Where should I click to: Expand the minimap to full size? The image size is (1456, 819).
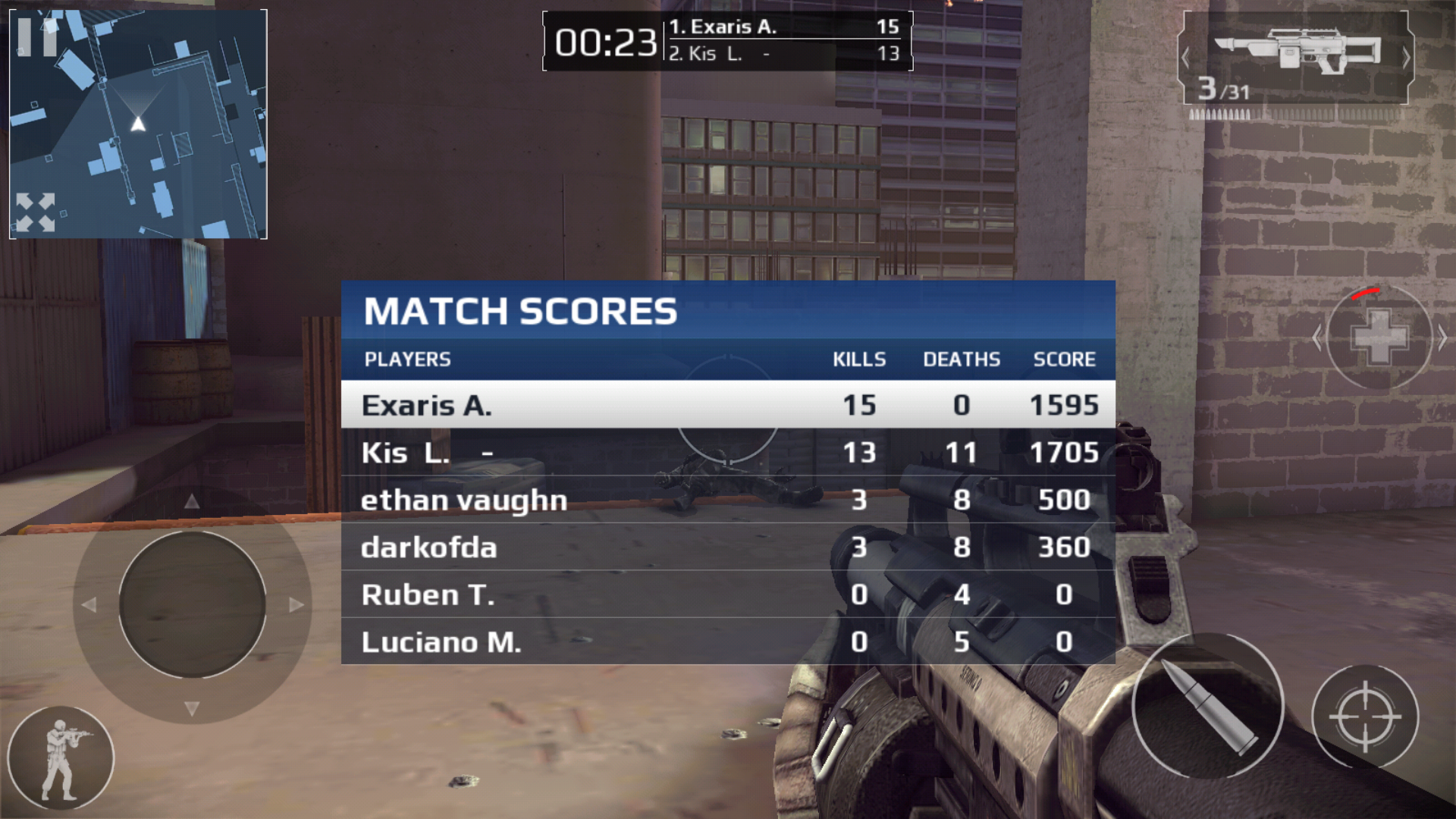tap(36, 212)
